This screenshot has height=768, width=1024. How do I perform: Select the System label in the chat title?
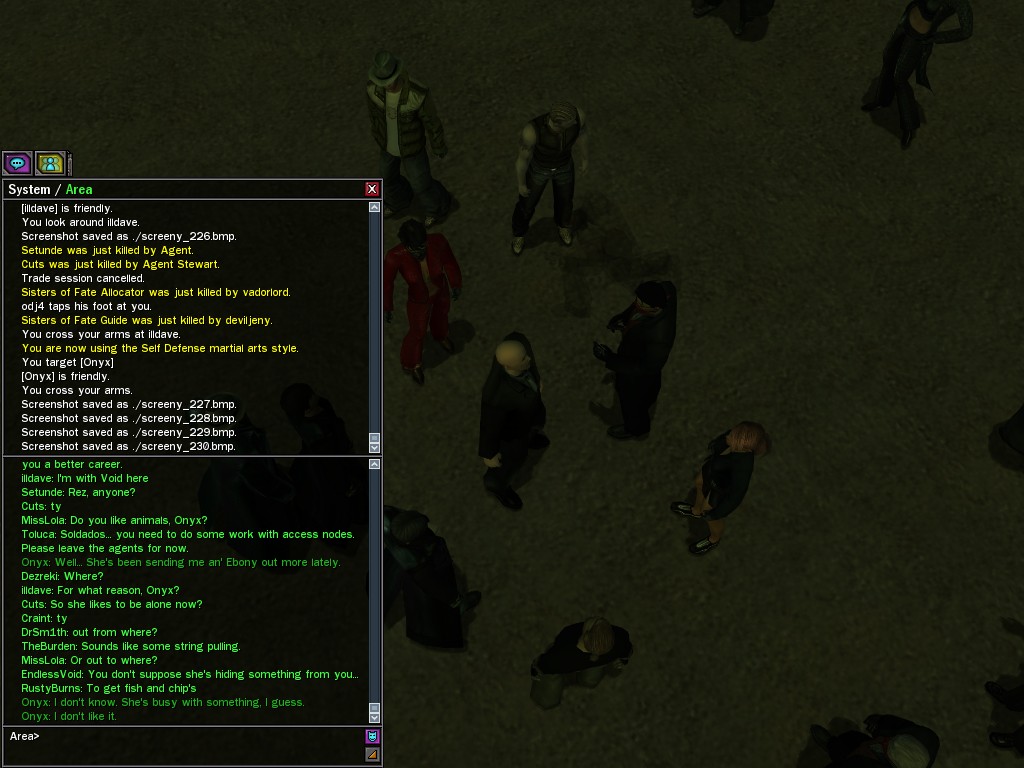pos(29,190)
